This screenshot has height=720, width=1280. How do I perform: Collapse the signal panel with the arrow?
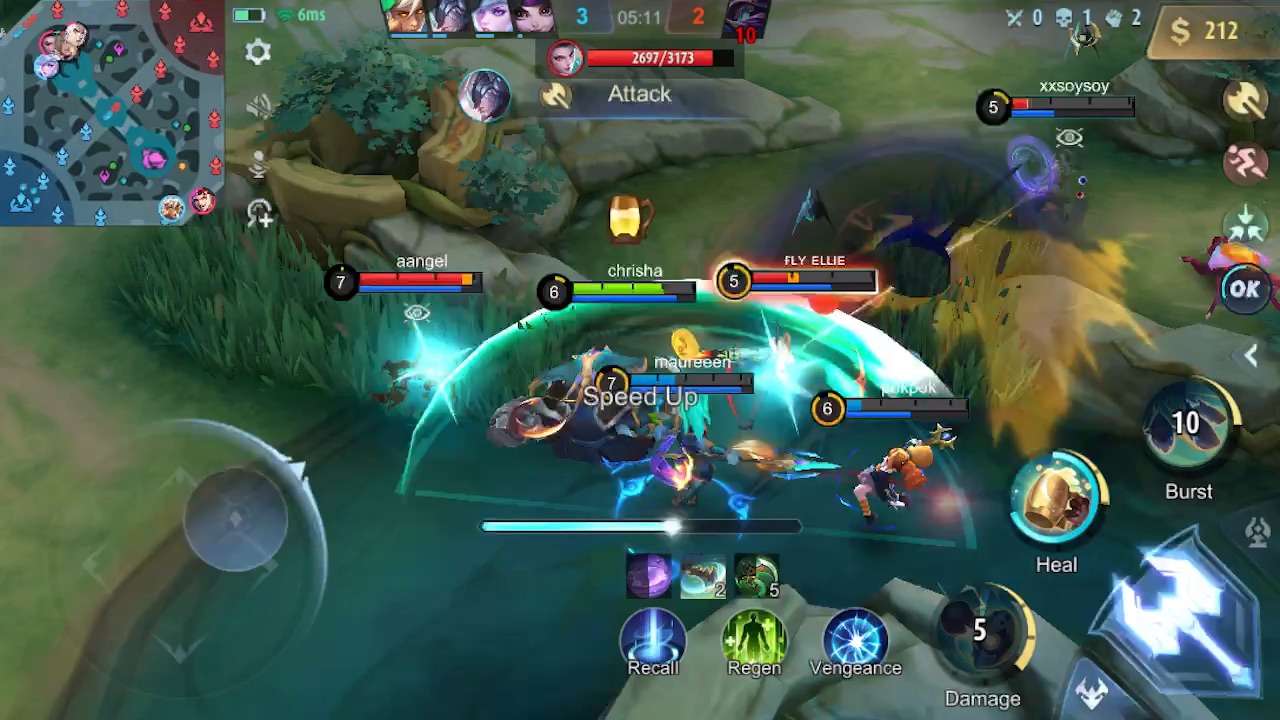click(1251, 355)
